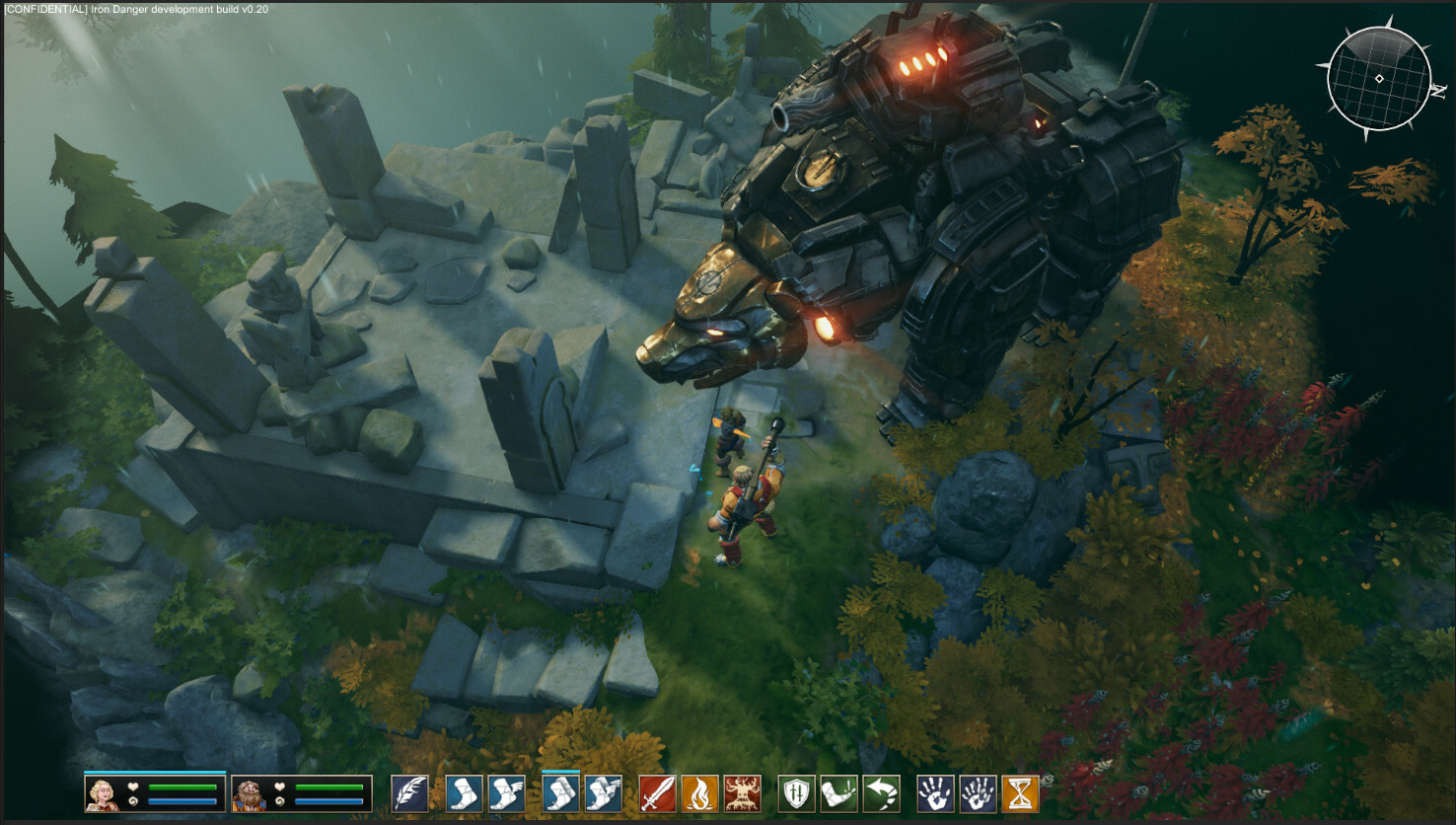Activate the red tree creature ability
The width and height of the screenshot is (1456, 825).
[742, 793]
